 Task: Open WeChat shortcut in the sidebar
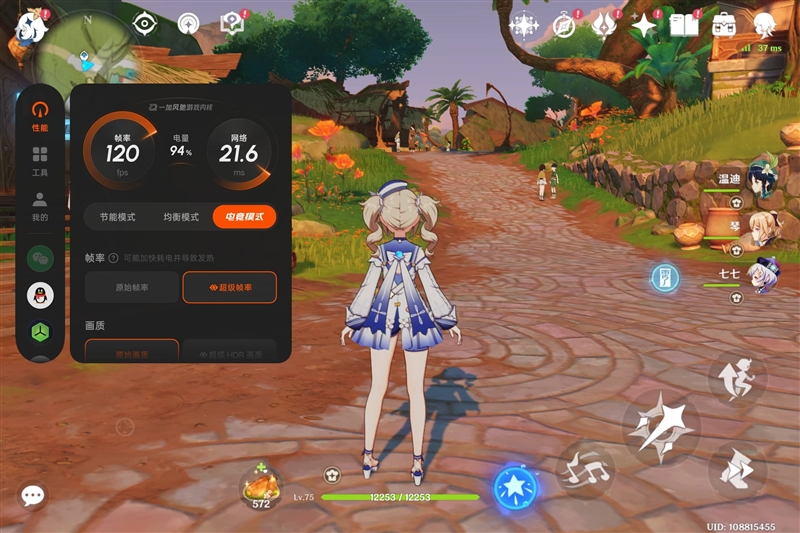tap(40, 258)
